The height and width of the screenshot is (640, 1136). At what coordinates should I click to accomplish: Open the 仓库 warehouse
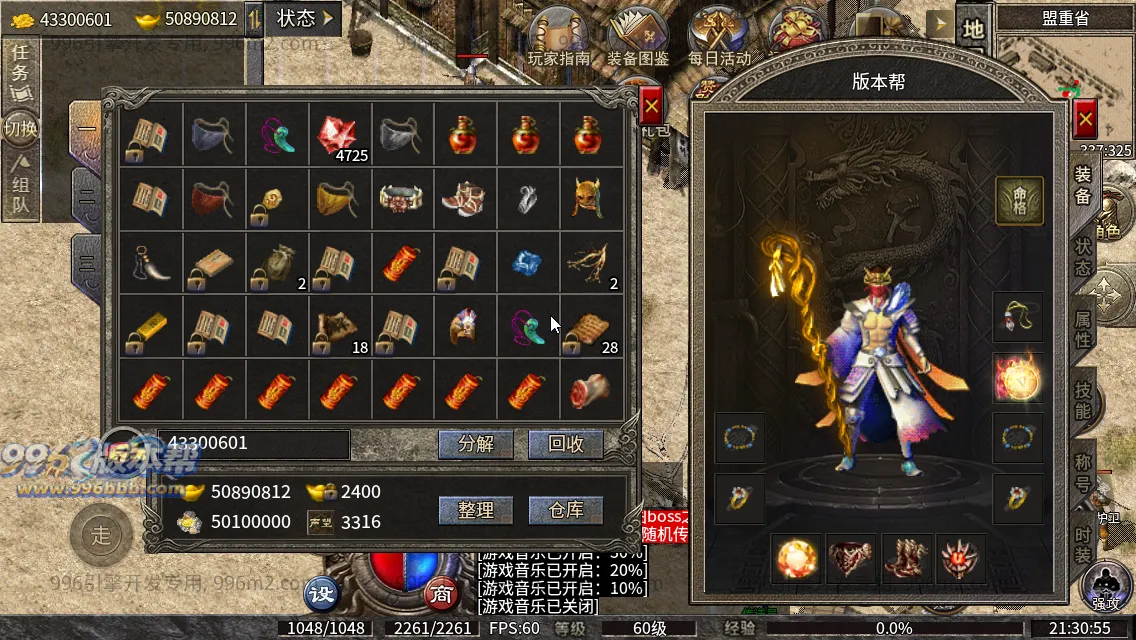coord(566,510)
